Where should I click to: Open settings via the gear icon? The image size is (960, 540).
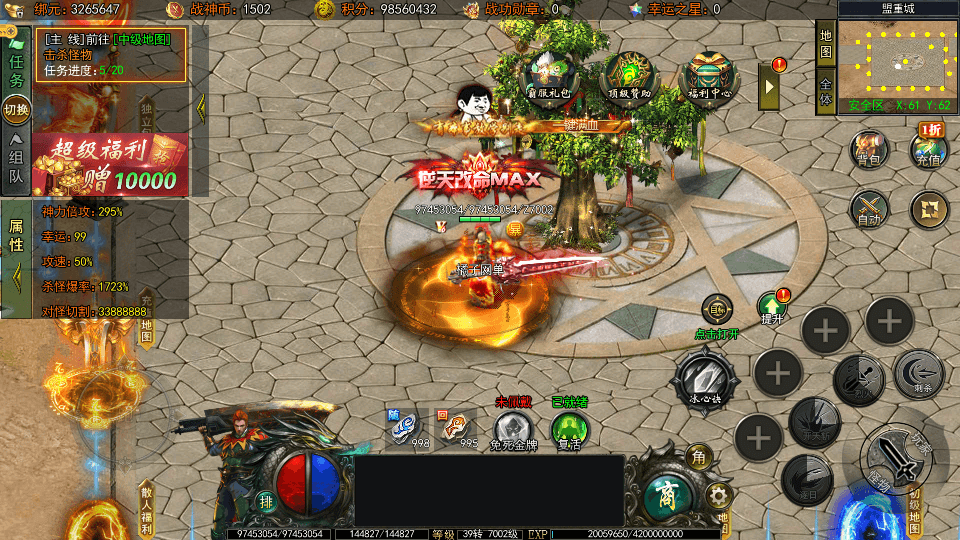click(716, 495)
